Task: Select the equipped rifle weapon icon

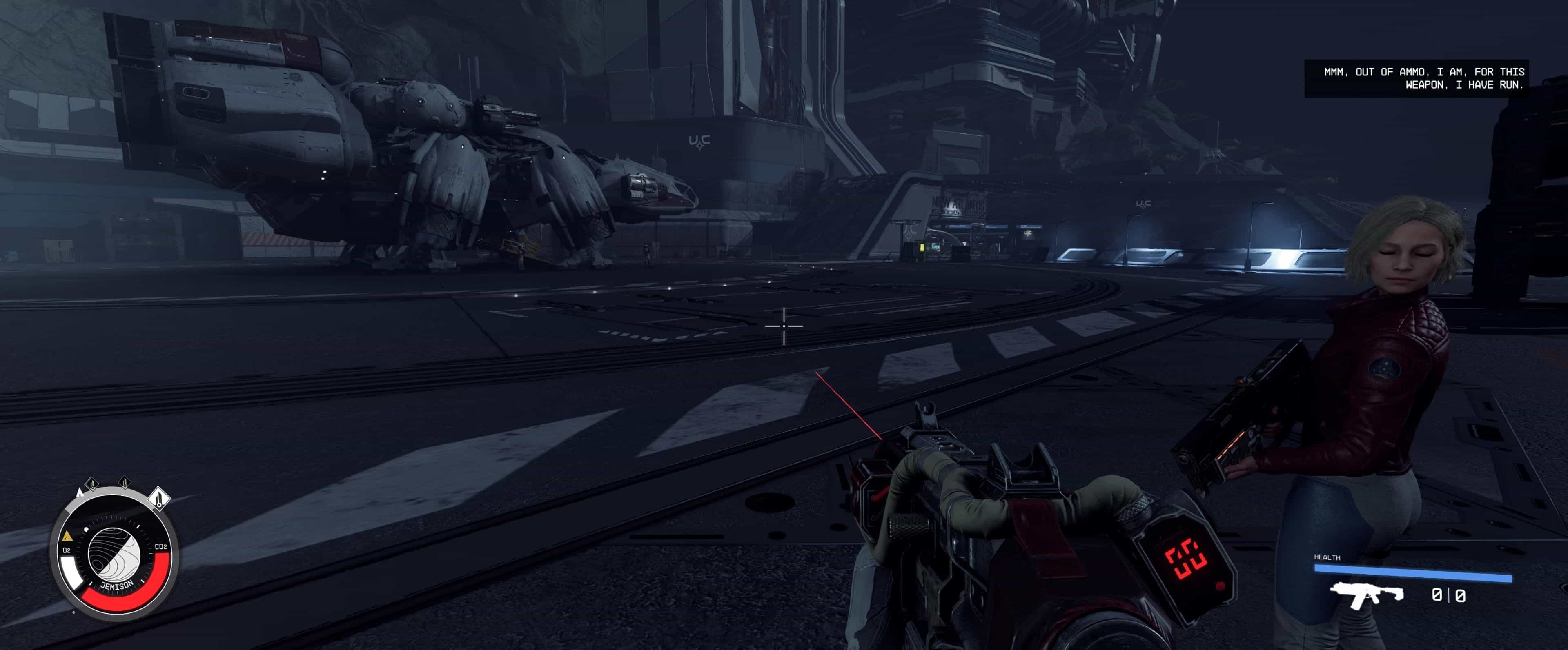Action: (x=1367, y=594)
